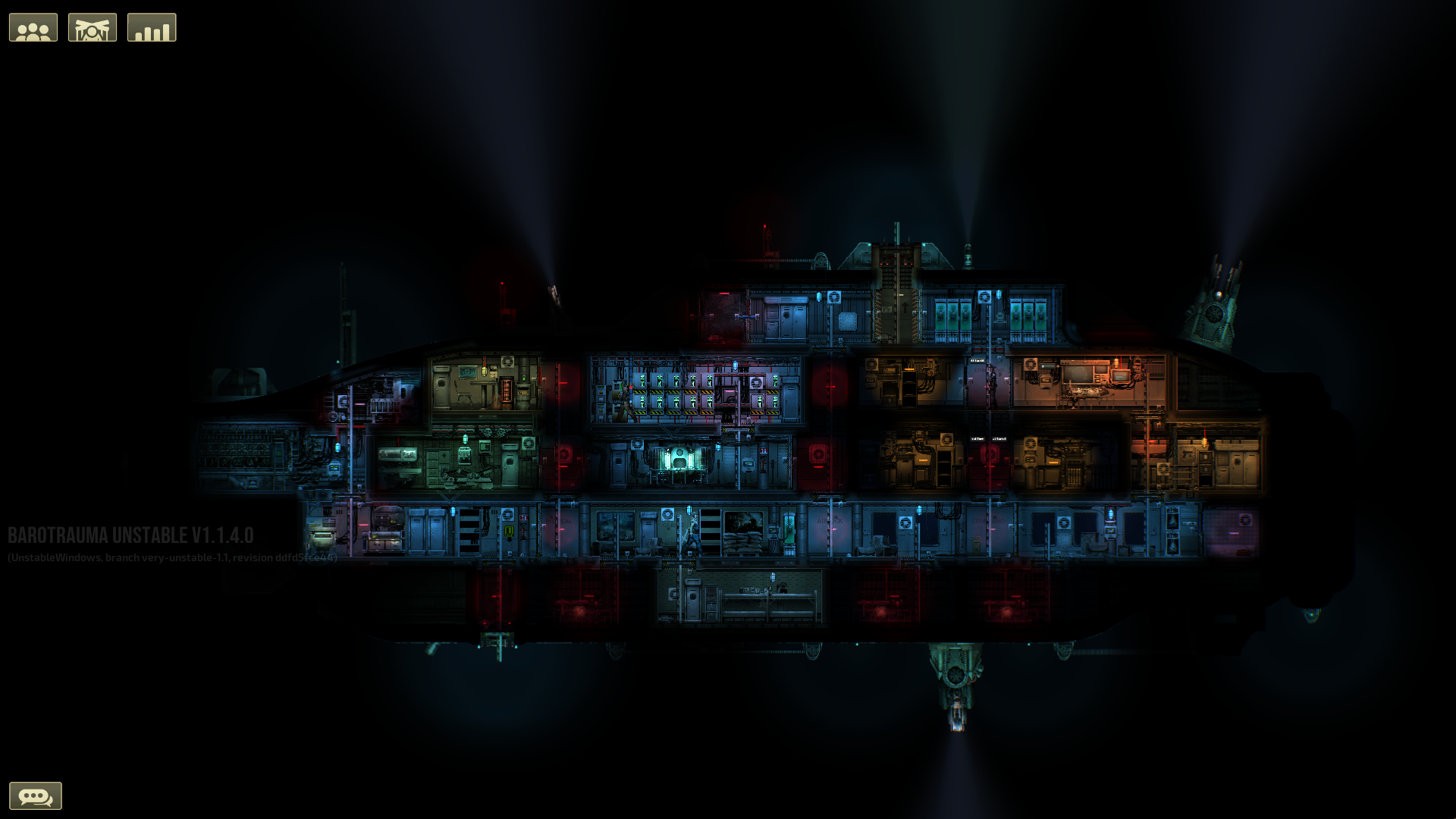Image resolution: width=1456 pixels, height=819 pixels.
Task: Open the crew list panel
Action: (33, 27)
